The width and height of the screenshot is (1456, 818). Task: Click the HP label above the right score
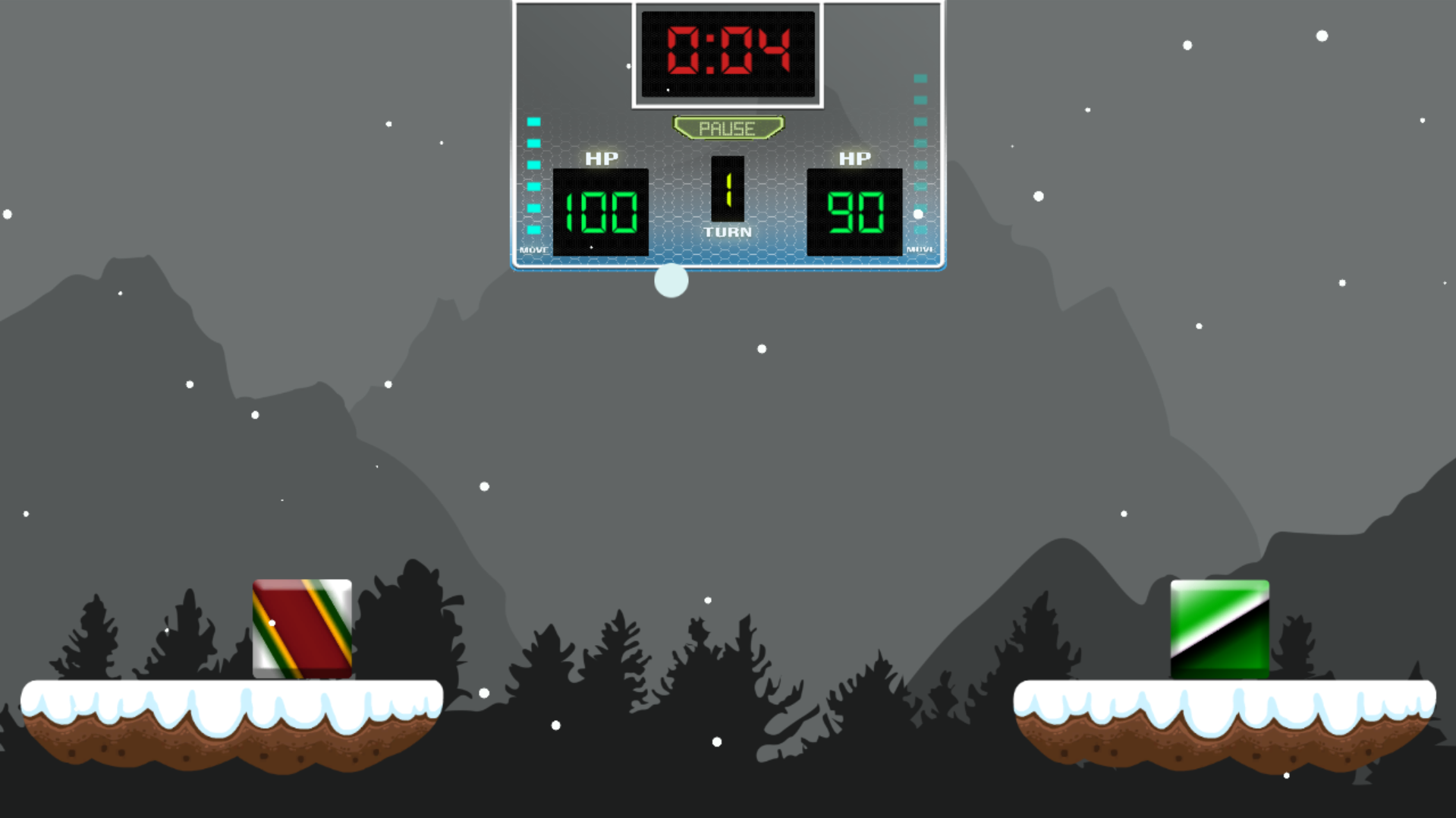(x=854, y=156)
